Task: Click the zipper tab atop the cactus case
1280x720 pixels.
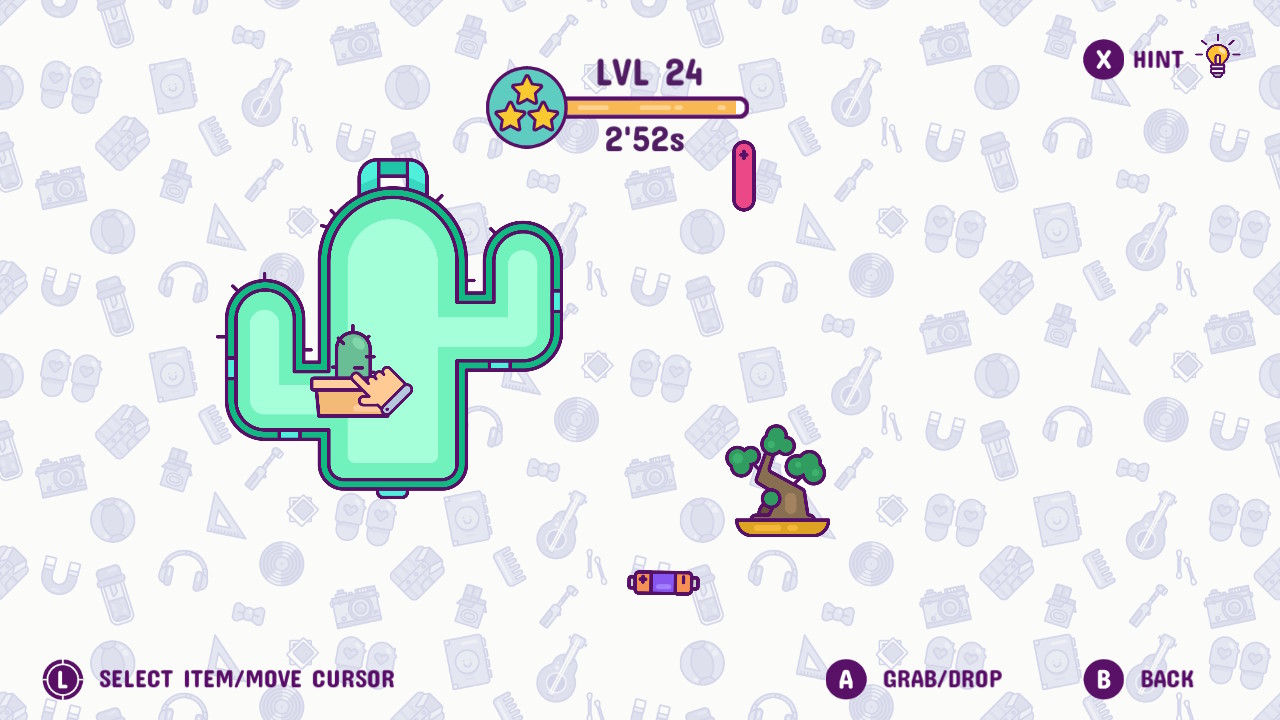Action: click(x=392, y=173)
